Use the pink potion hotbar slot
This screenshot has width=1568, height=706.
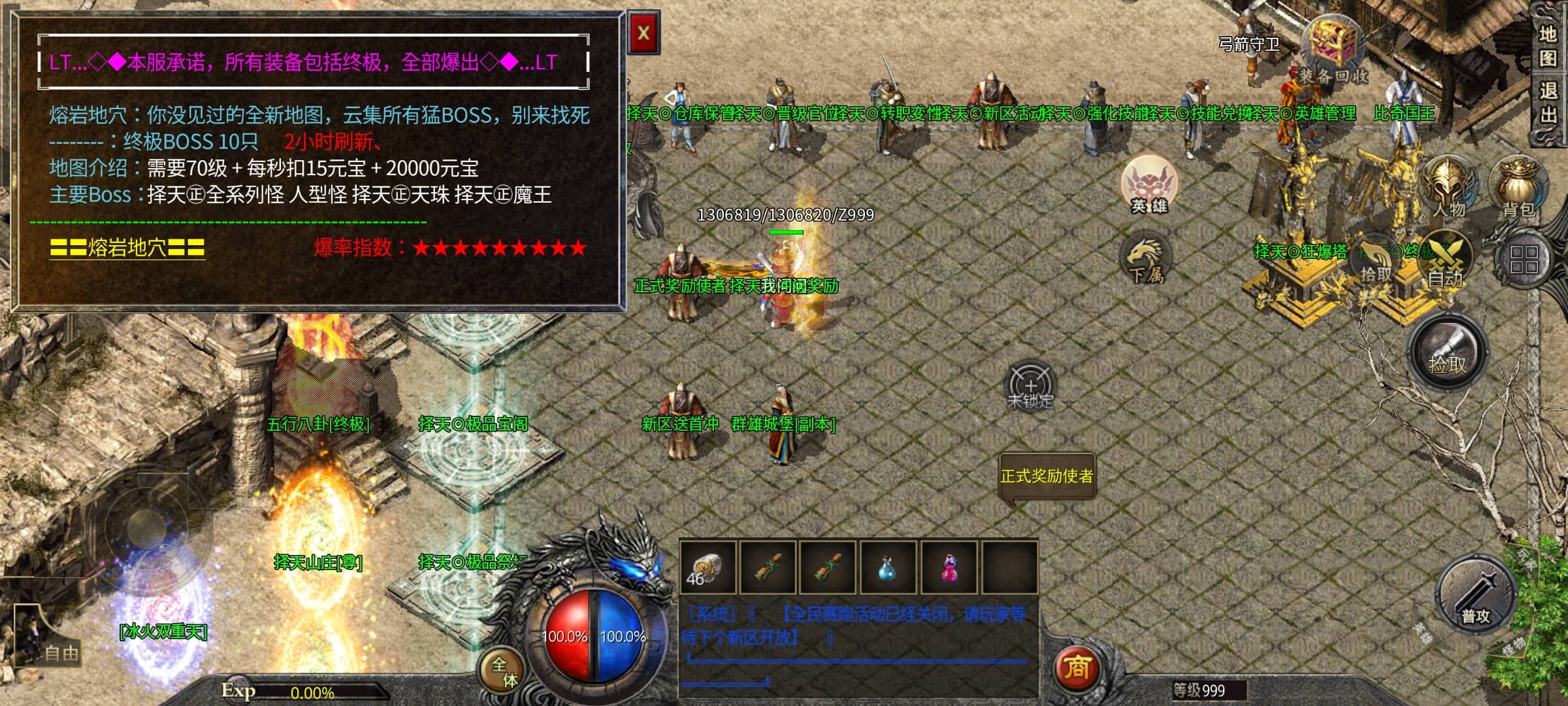point(949,567)
